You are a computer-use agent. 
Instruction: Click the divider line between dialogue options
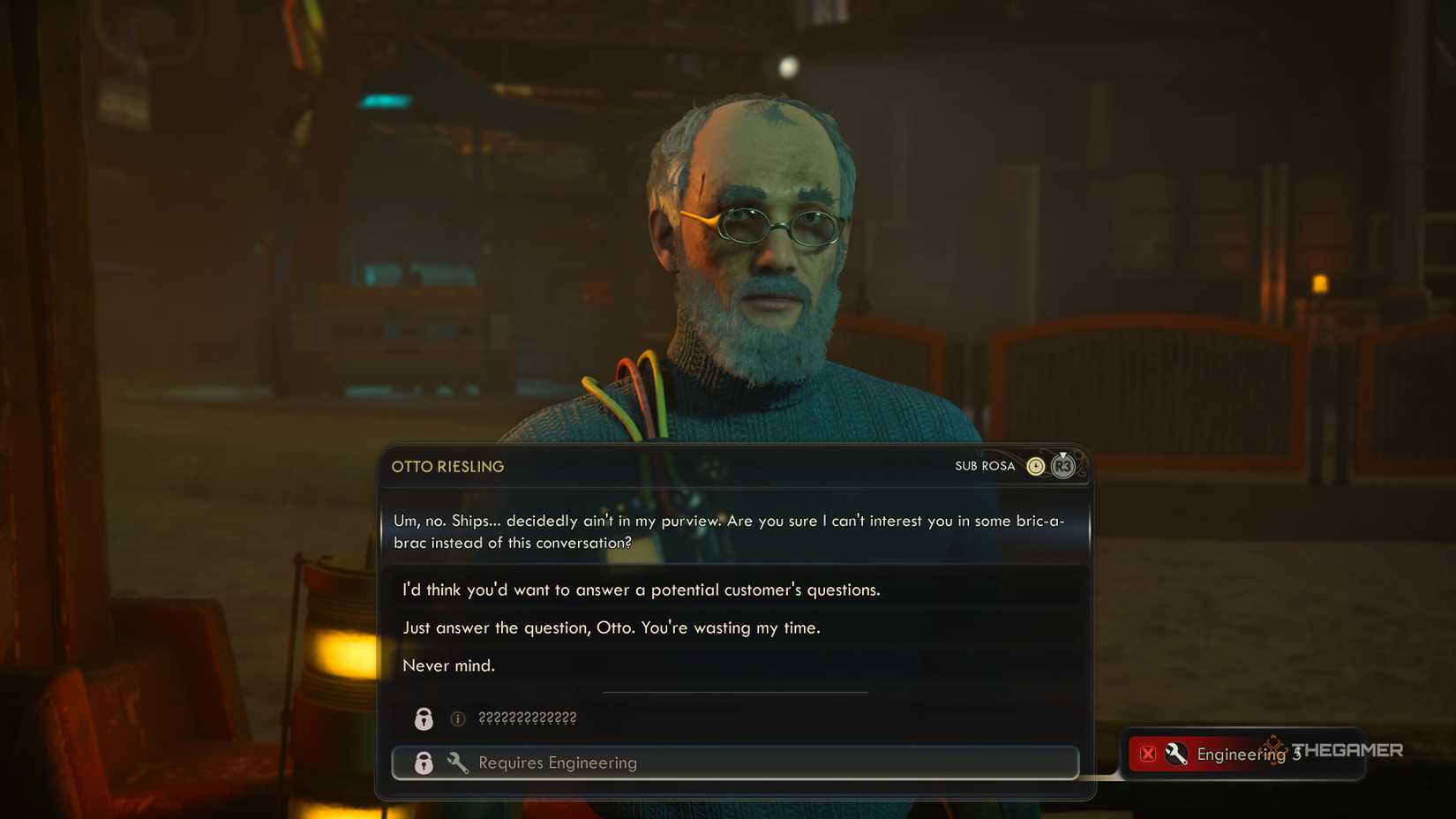click(735, 692)
